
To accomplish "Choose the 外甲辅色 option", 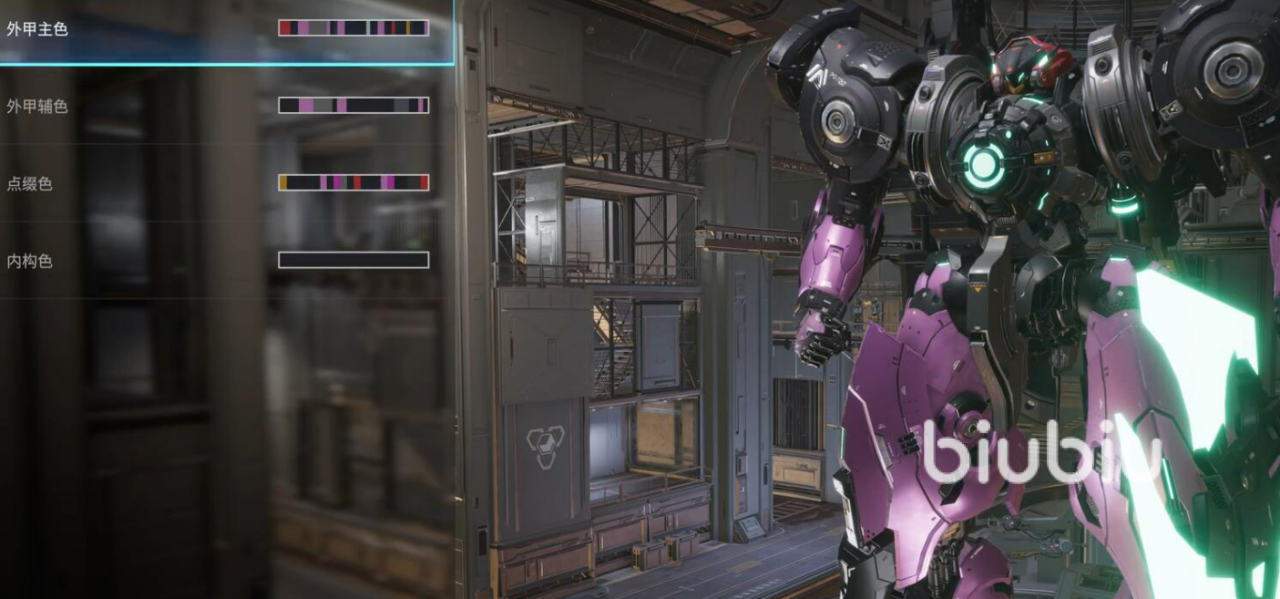I will pyautogui.click(x=37, y=106).
